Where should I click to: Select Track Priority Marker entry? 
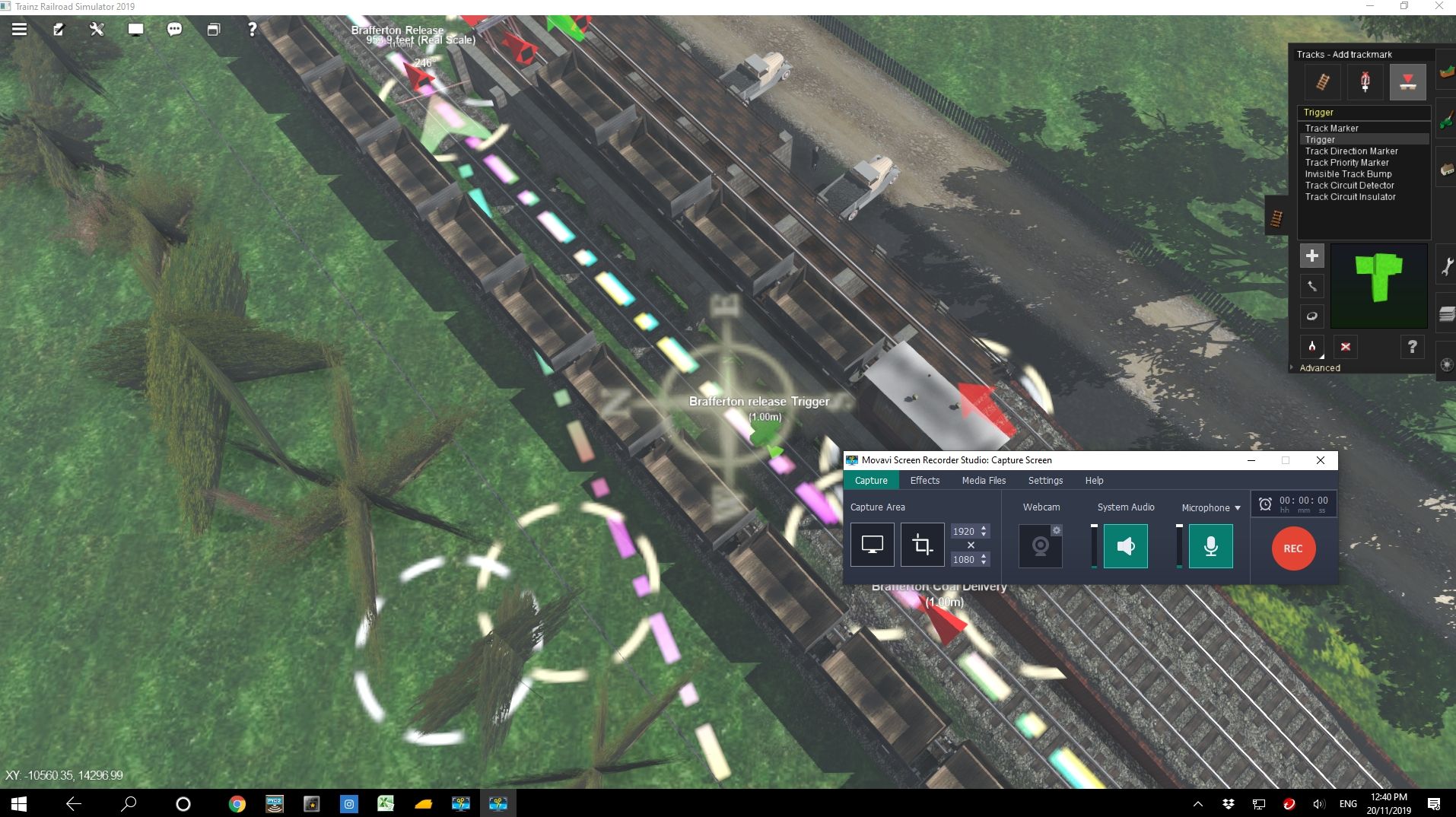pyautogui.click(x=1346, y=163)
